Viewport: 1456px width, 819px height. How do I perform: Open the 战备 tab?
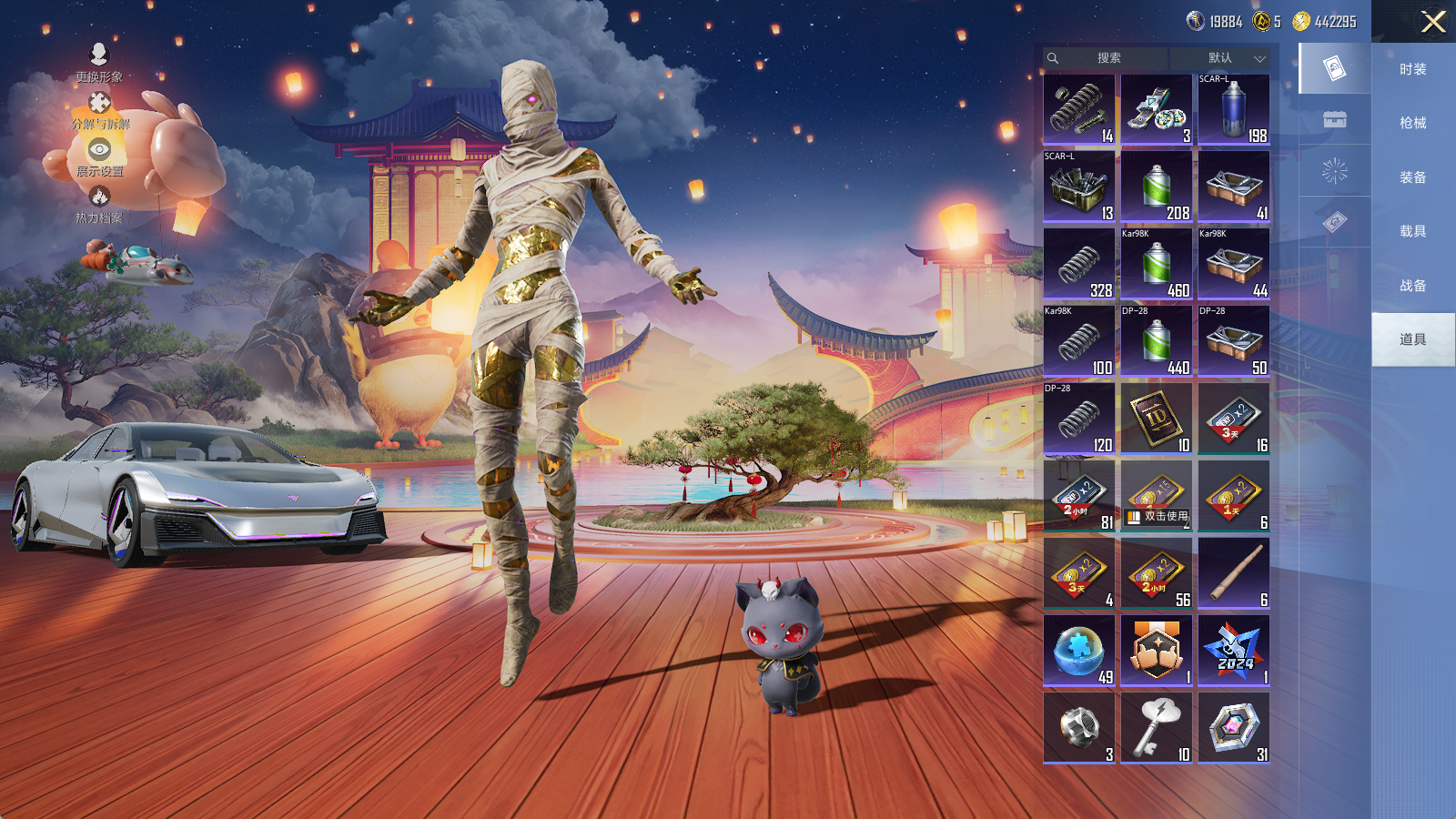[1412, 286]
